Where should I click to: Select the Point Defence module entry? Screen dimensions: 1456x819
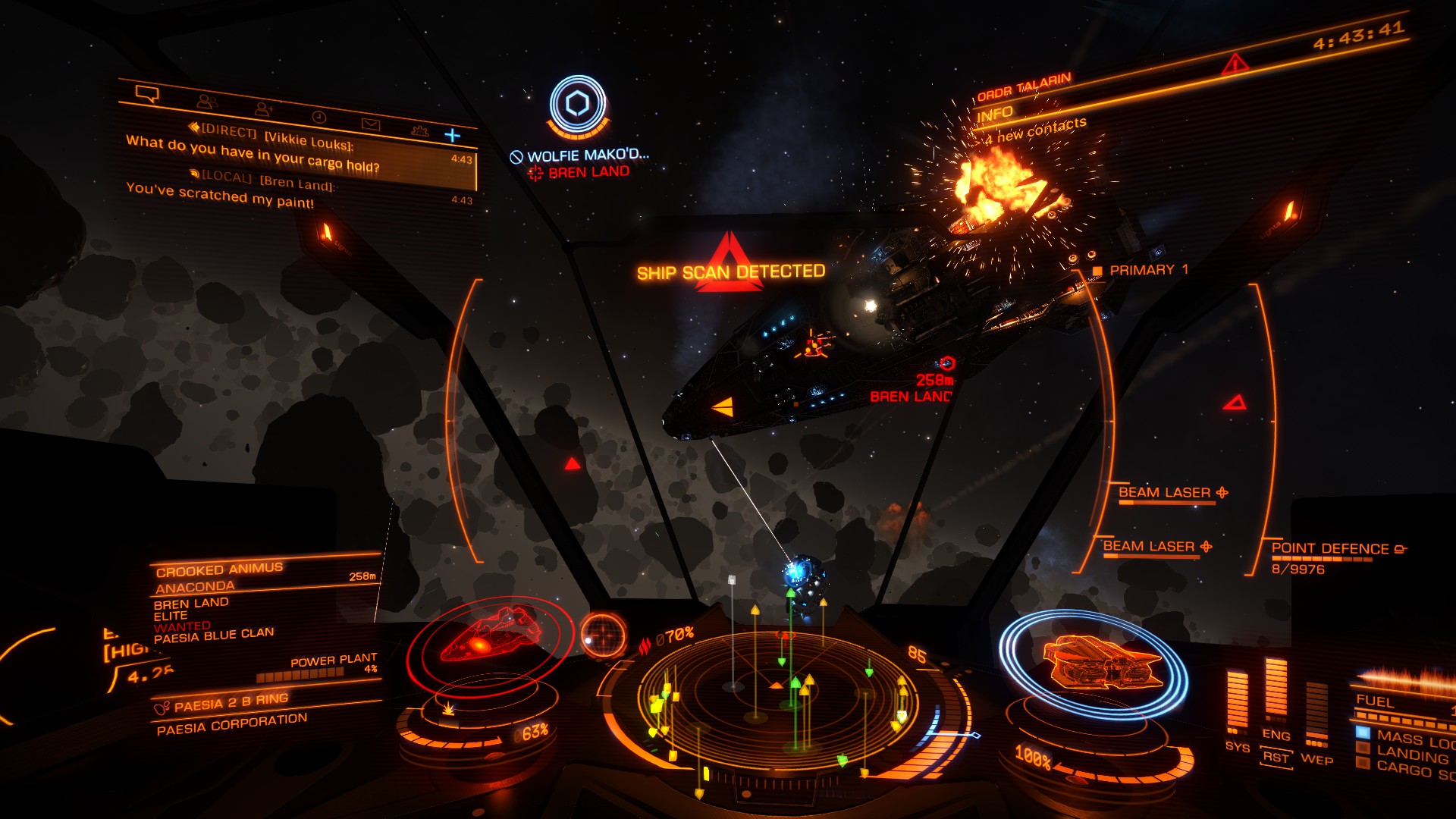(x=1336, y=549)
